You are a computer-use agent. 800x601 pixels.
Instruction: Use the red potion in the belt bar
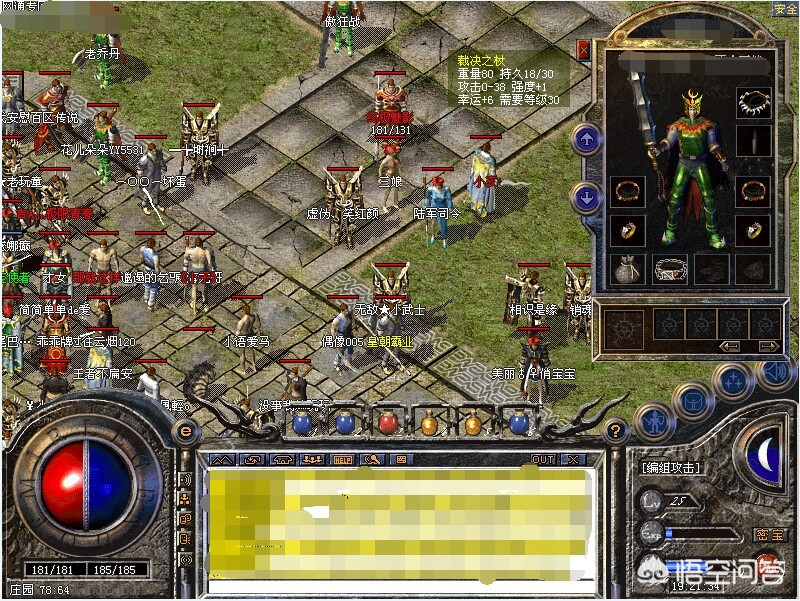tap(387, 423)
